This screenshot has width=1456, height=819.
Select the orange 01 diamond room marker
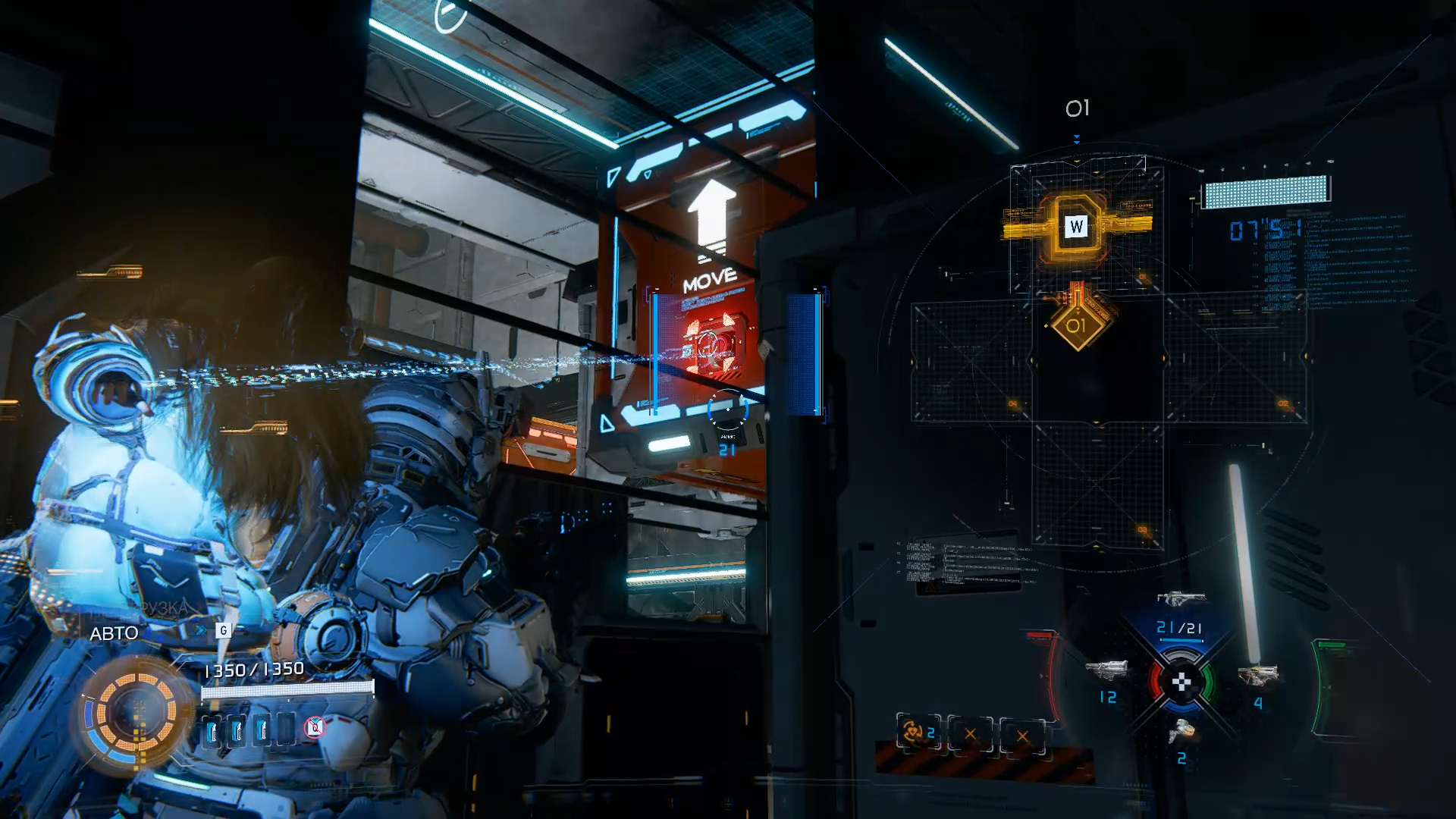1076,326
